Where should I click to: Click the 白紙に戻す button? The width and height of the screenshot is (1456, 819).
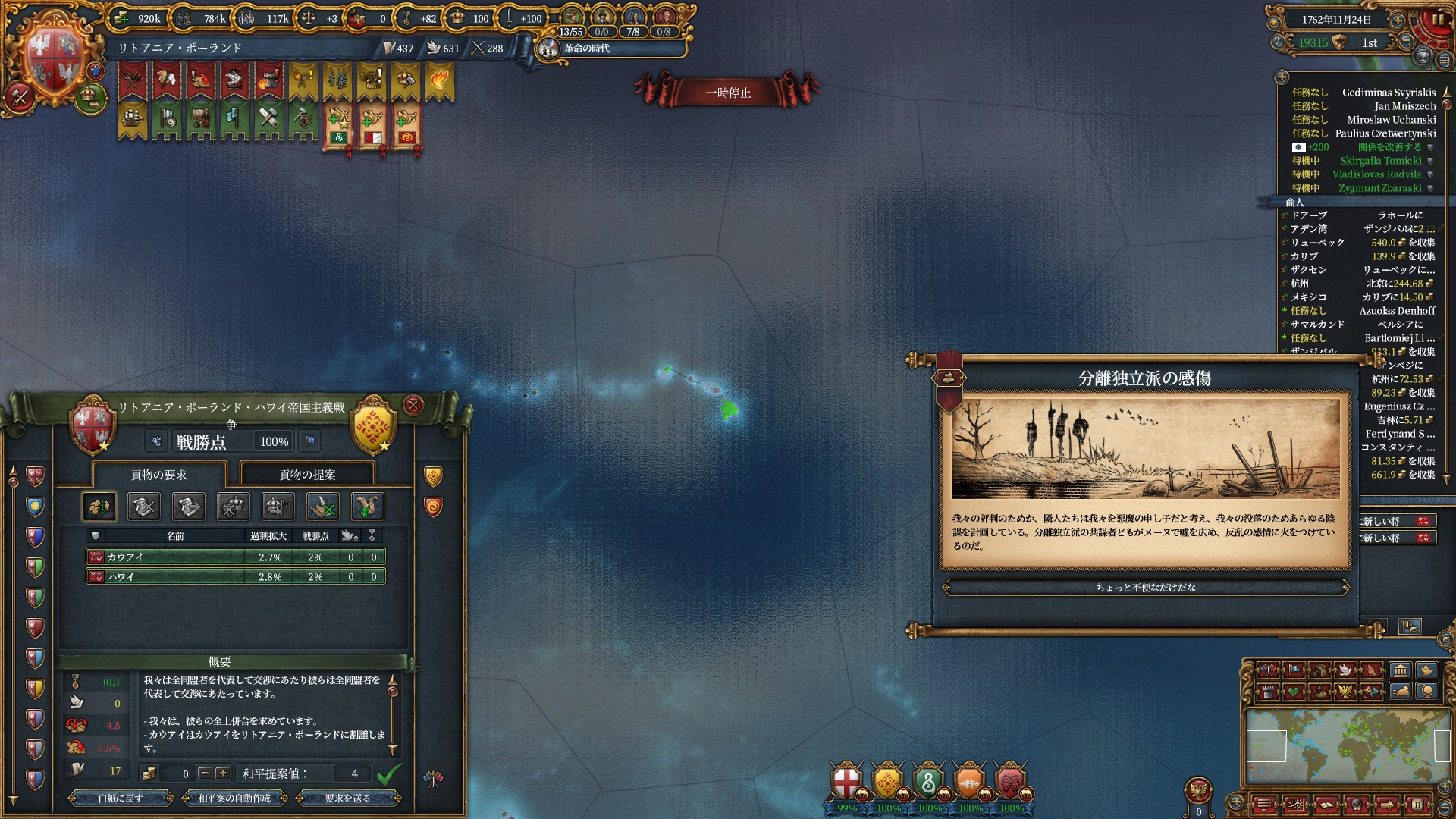121,798
